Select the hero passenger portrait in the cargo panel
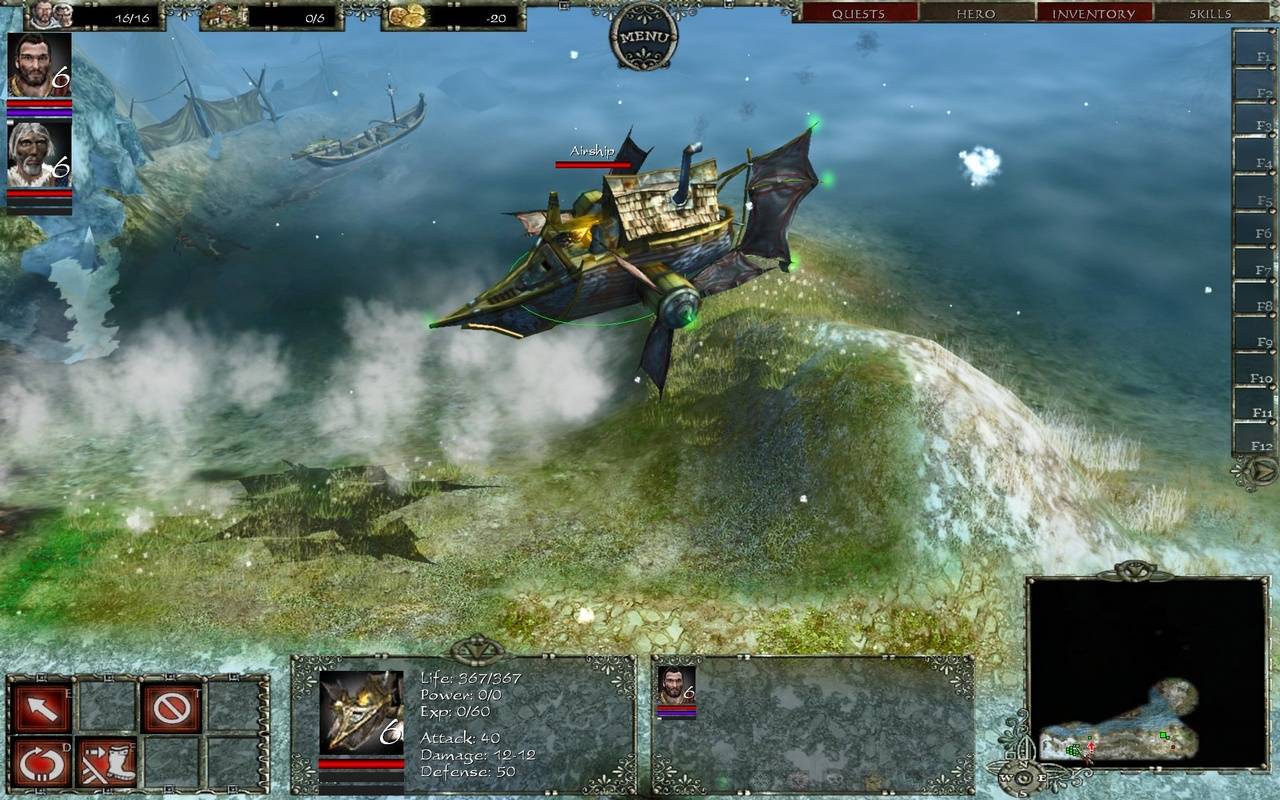Viewport: 1280px width, 800px height. click(x=676, y=685)
